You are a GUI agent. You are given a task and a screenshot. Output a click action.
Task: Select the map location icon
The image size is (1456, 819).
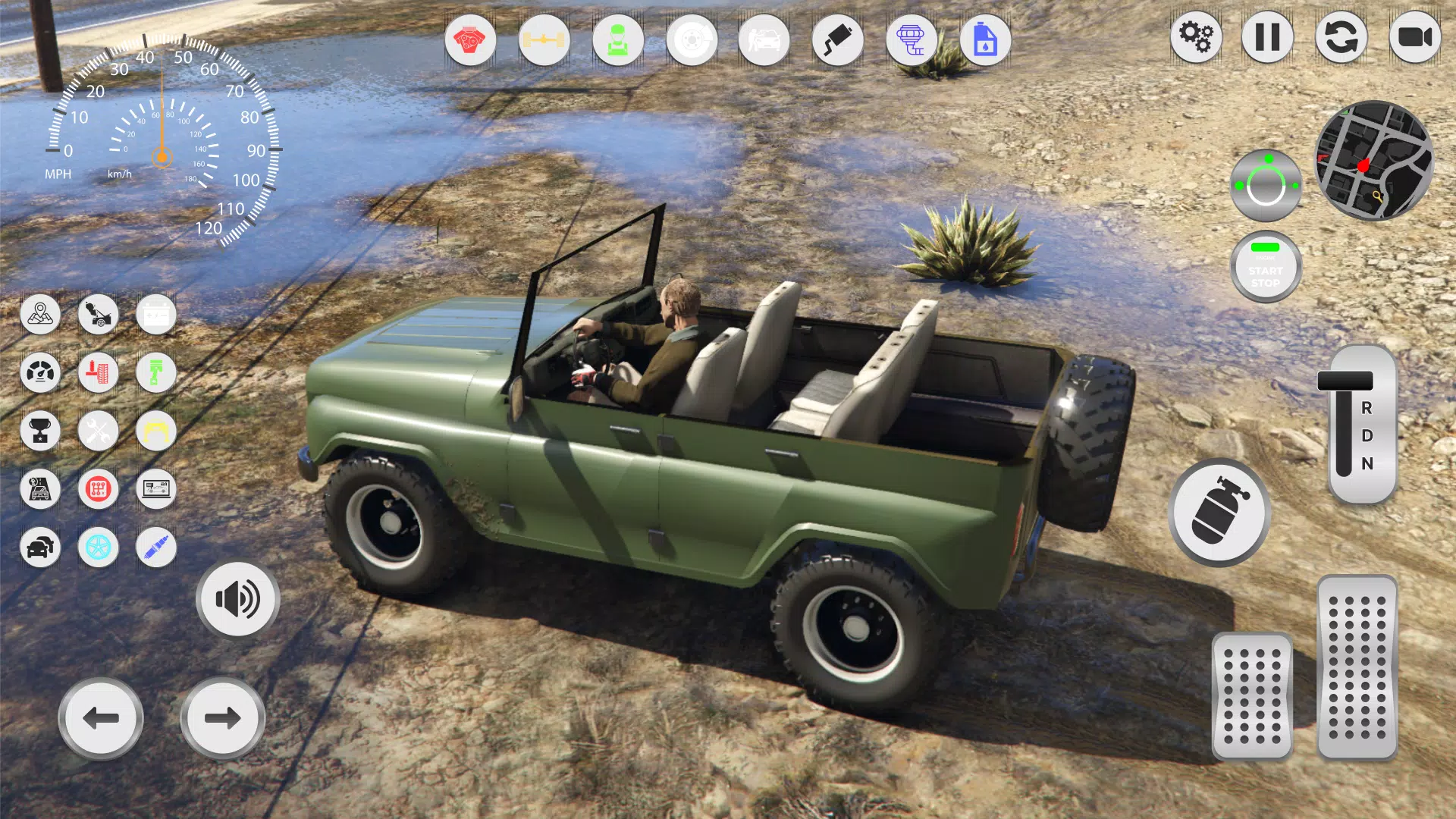click(x=41, y=315)
